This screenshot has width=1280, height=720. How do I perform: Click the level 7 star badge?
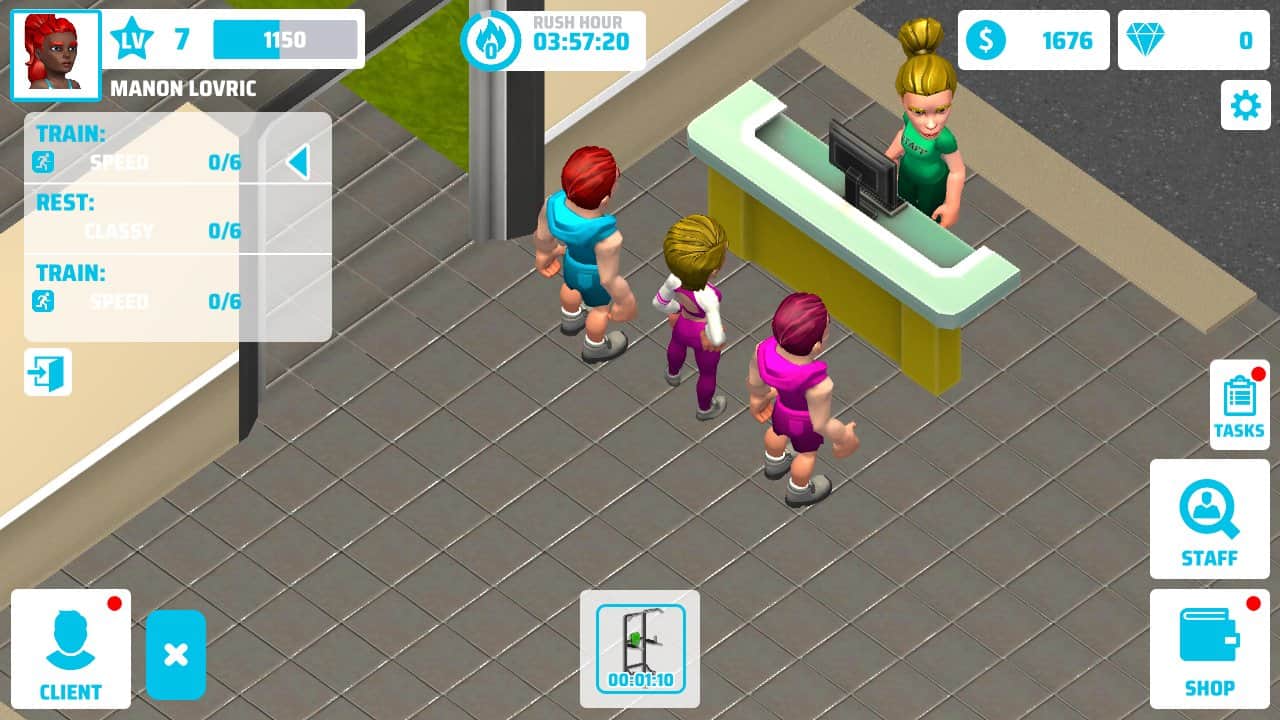pyautogui.click(x=133, y=38)
